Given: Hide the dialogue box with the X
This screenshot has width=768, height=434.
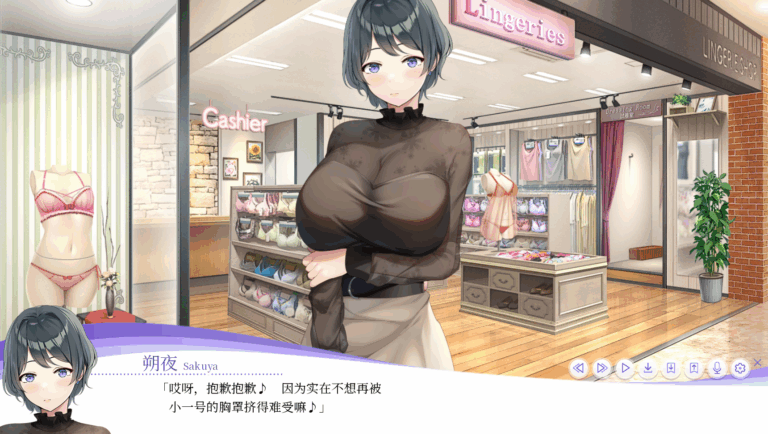Looking at the screenshot, I should [x=757, y=361].
